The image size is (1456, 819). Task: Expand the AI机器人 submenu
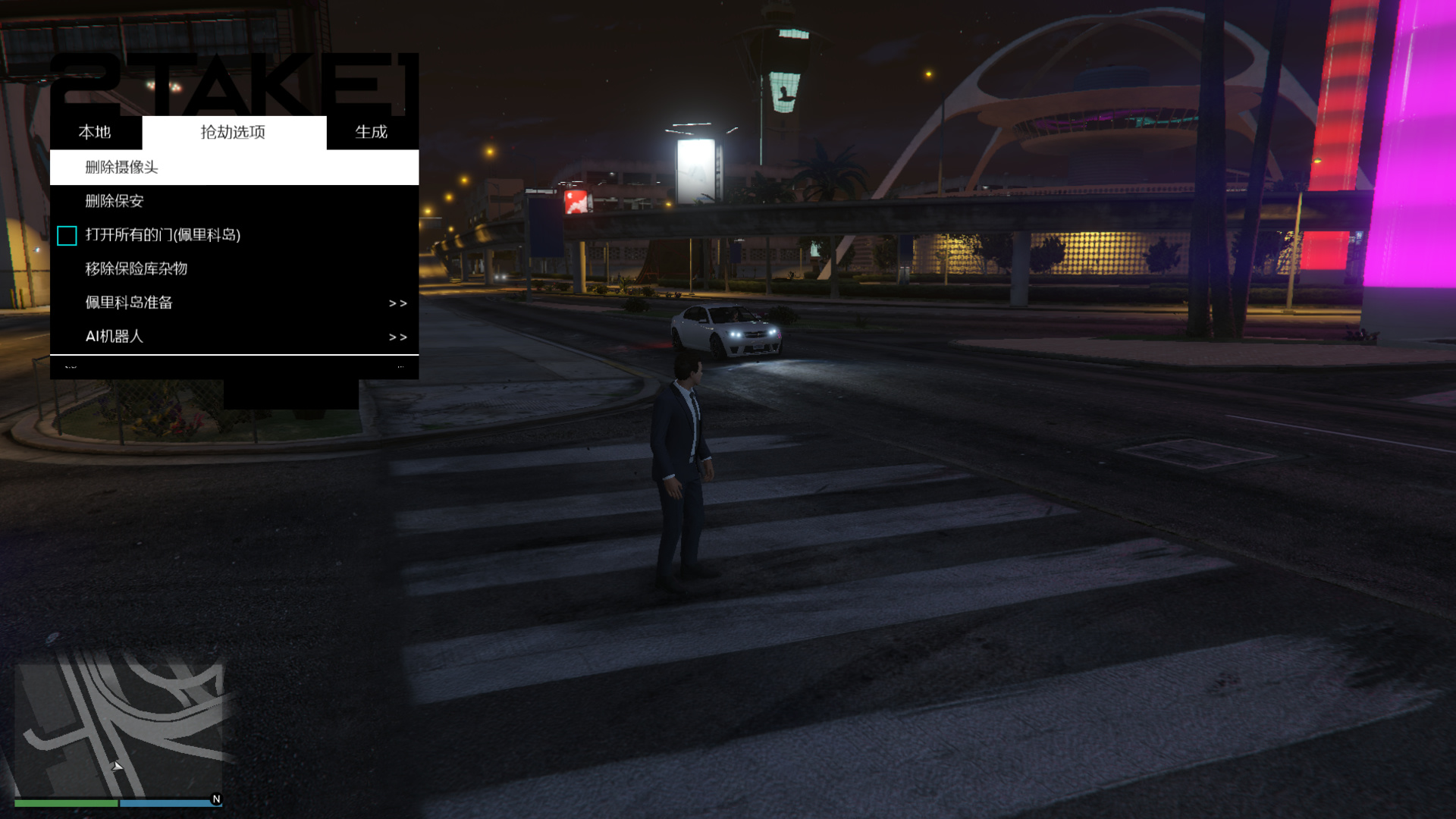[x=234, y=336]
